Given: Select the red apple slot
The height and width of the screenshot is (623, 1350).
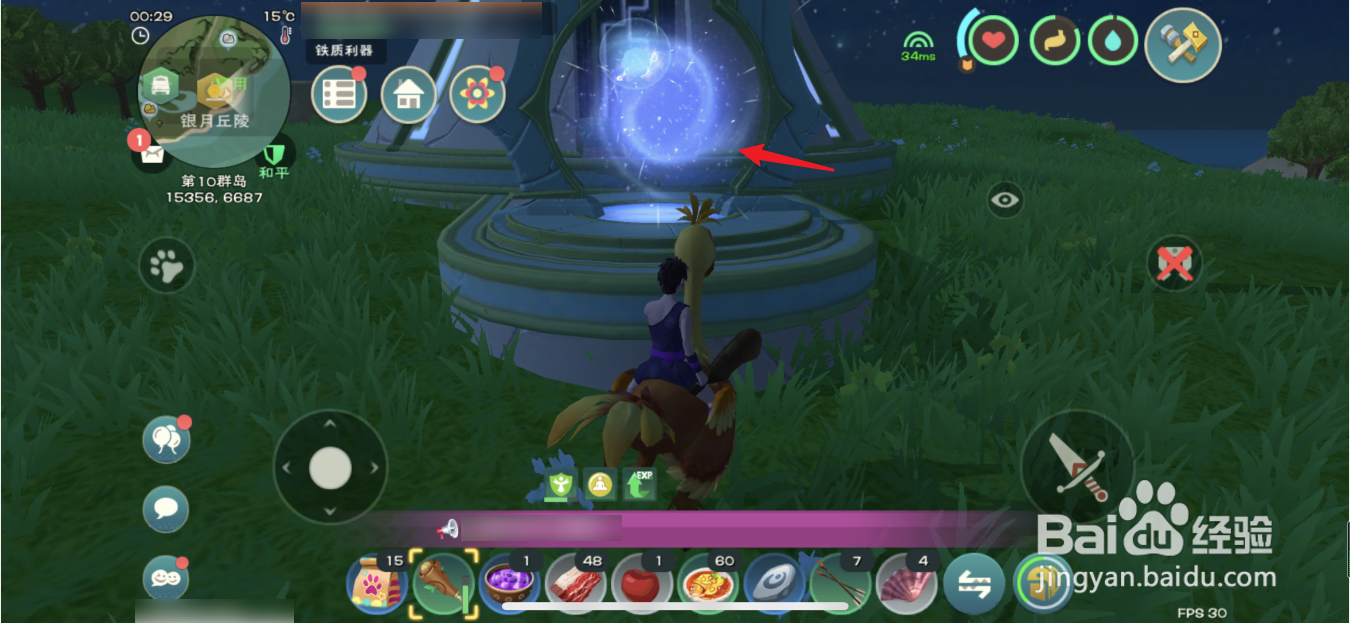Looking at the screenshot, I should point(642,584).
